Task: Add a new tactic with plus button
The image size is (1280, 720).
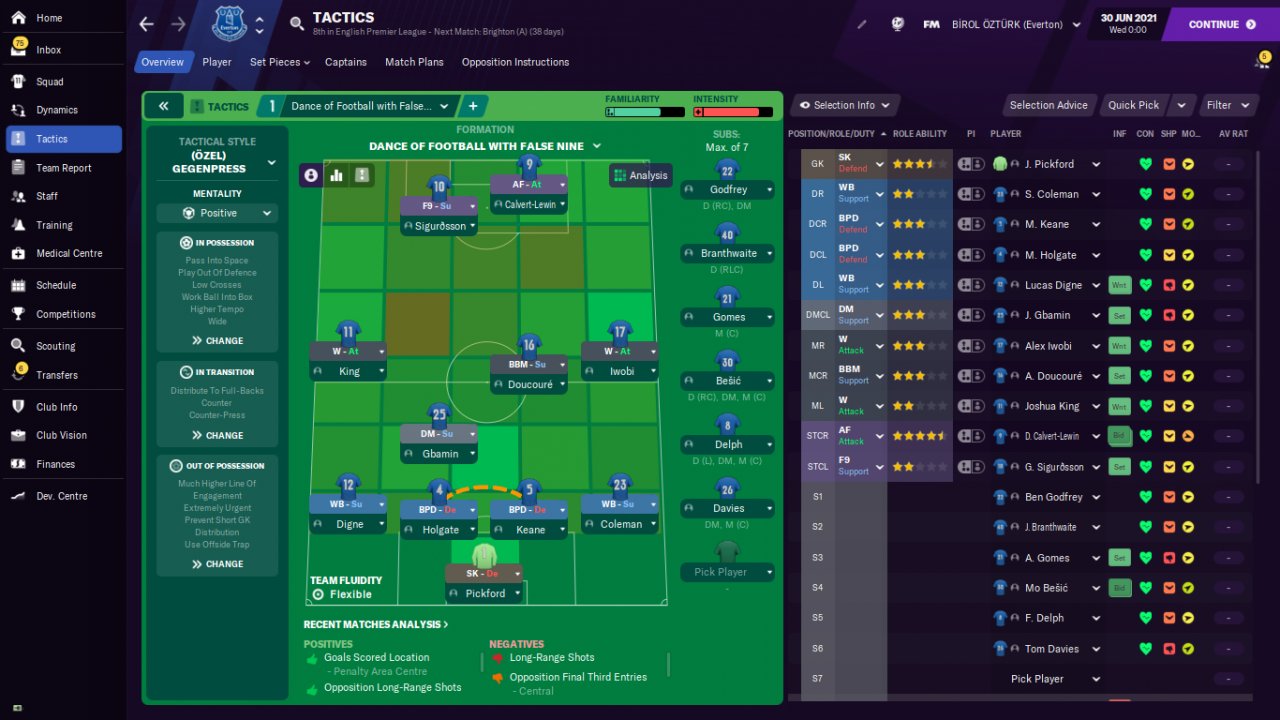Action: coord(472,106)
